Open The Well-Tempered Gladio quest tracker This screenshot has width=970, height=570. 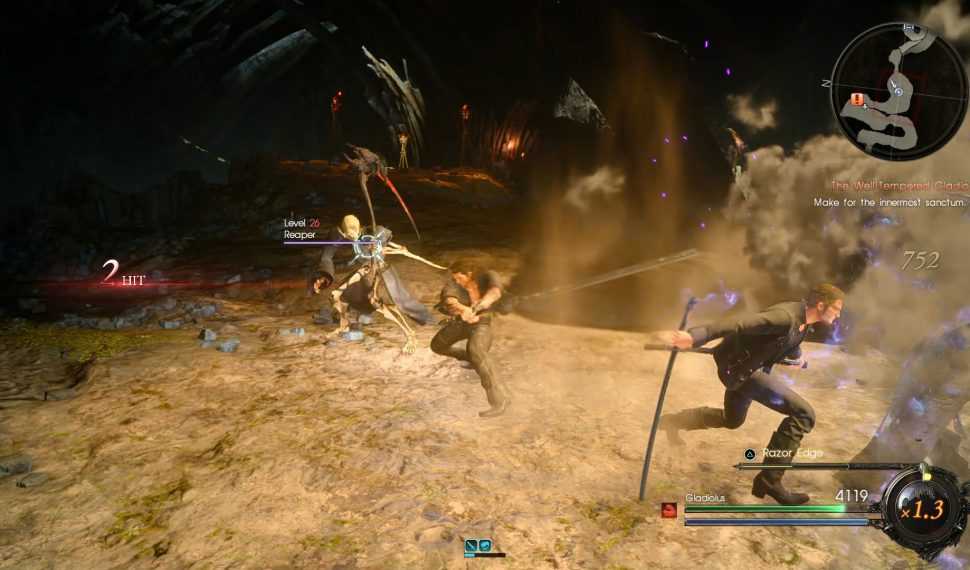coord(898,185)
